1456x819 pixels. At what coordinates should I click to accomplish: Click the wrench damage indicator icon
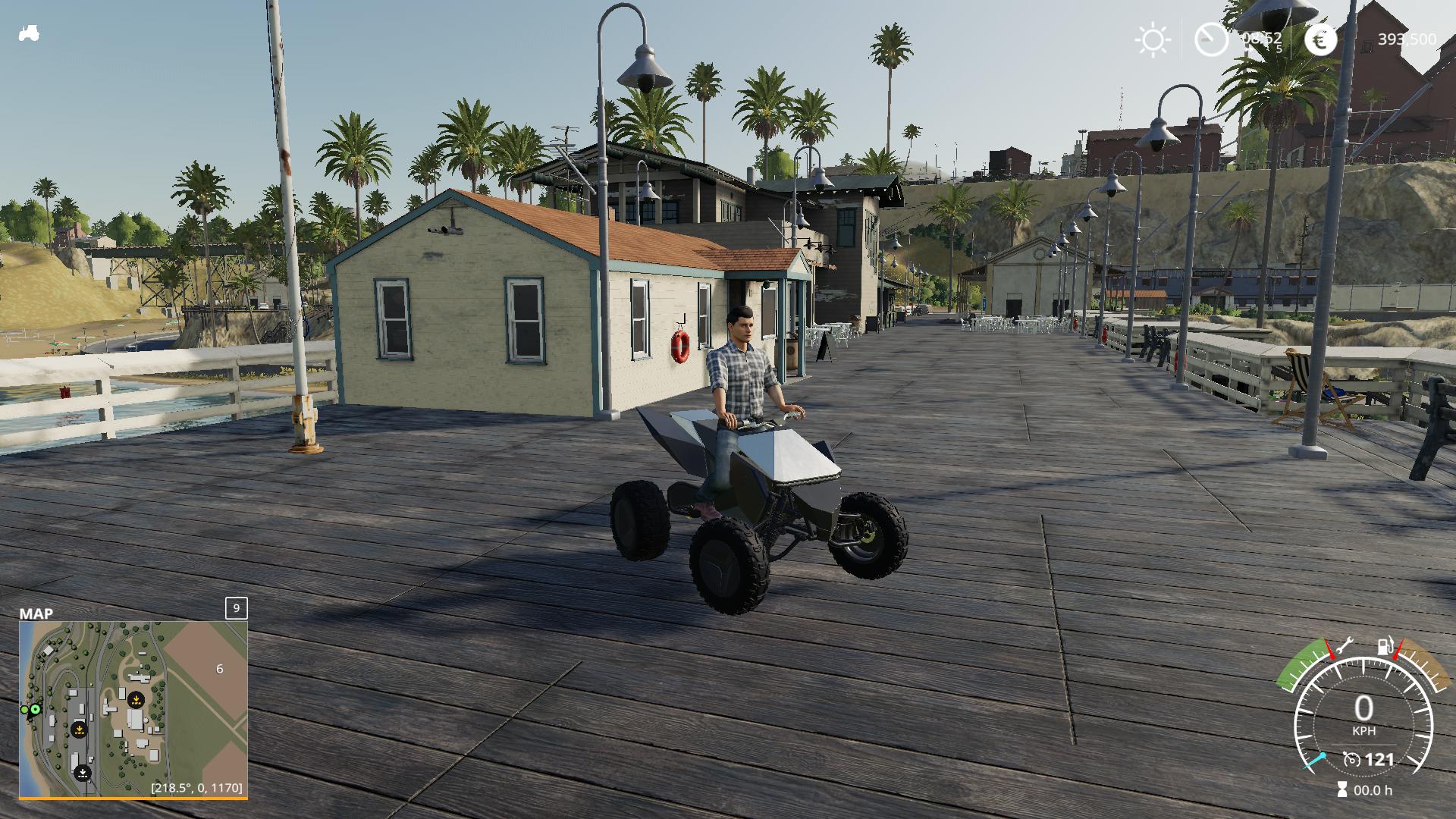pyautogui.click(x=1345, y=647)
